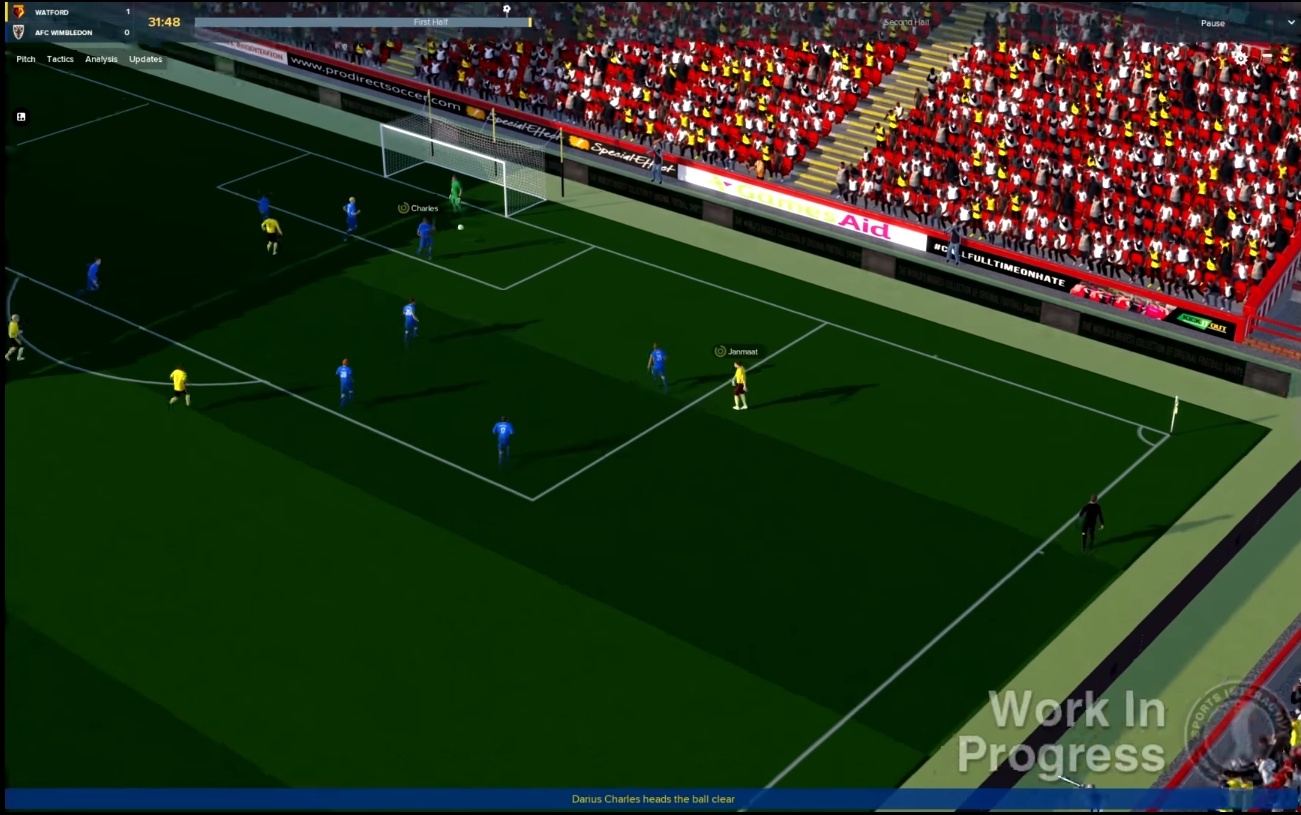
Task: Click the First Half match progress bar
Action: 430,19
